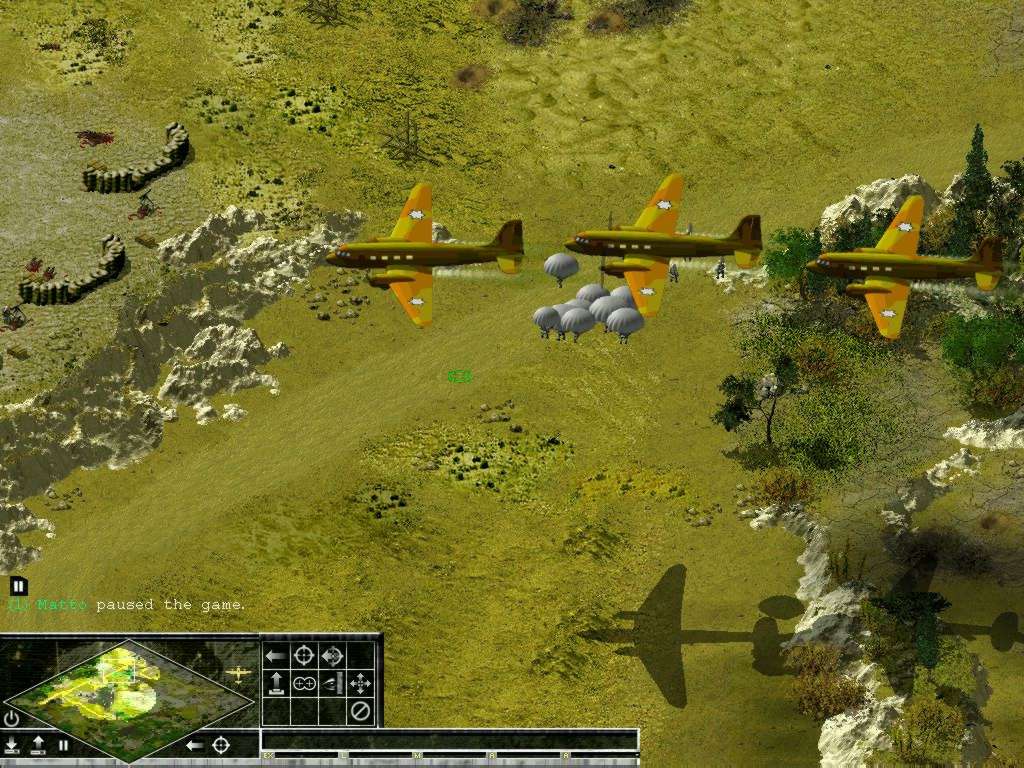Select the combined arrow-and-crosshair command

click(332, 656)
